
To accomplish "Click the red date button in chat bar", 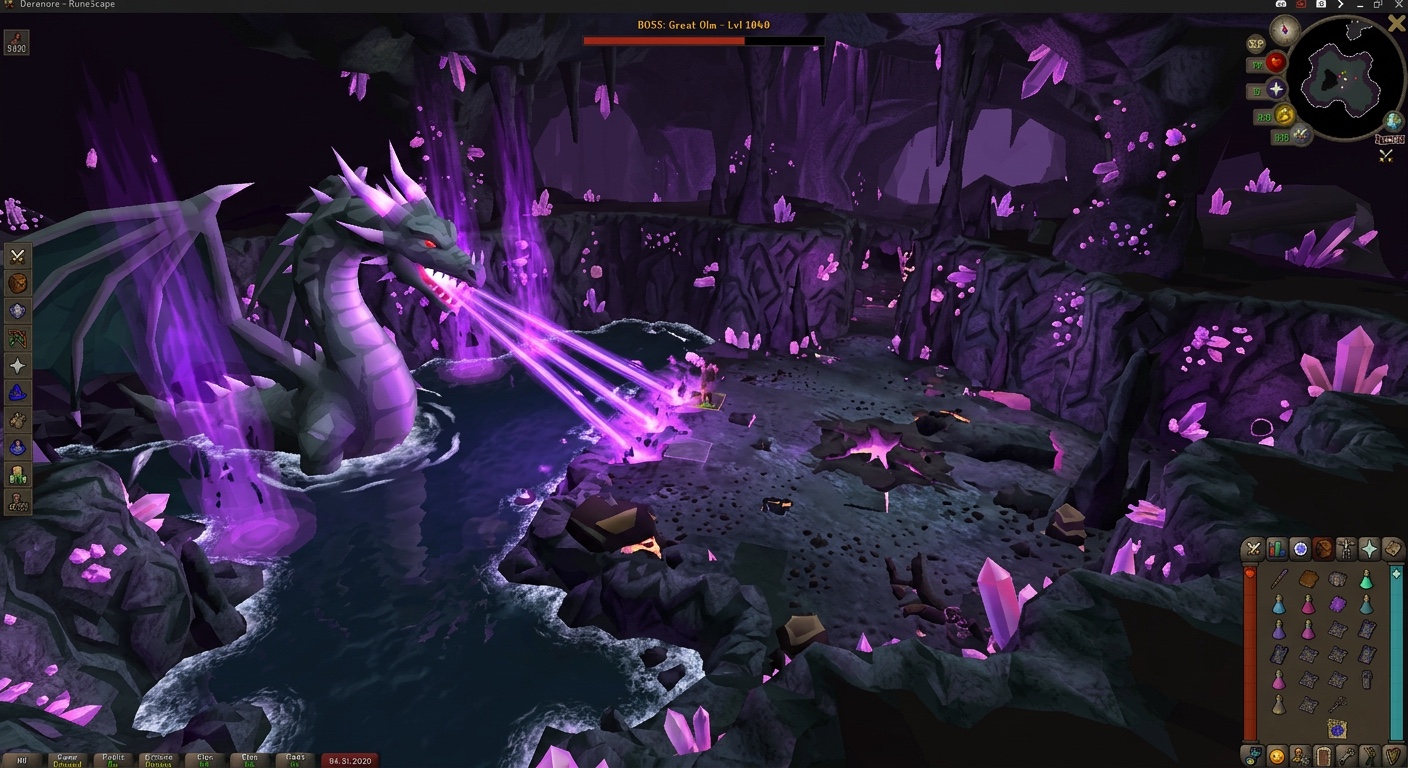I will [349, 760].
